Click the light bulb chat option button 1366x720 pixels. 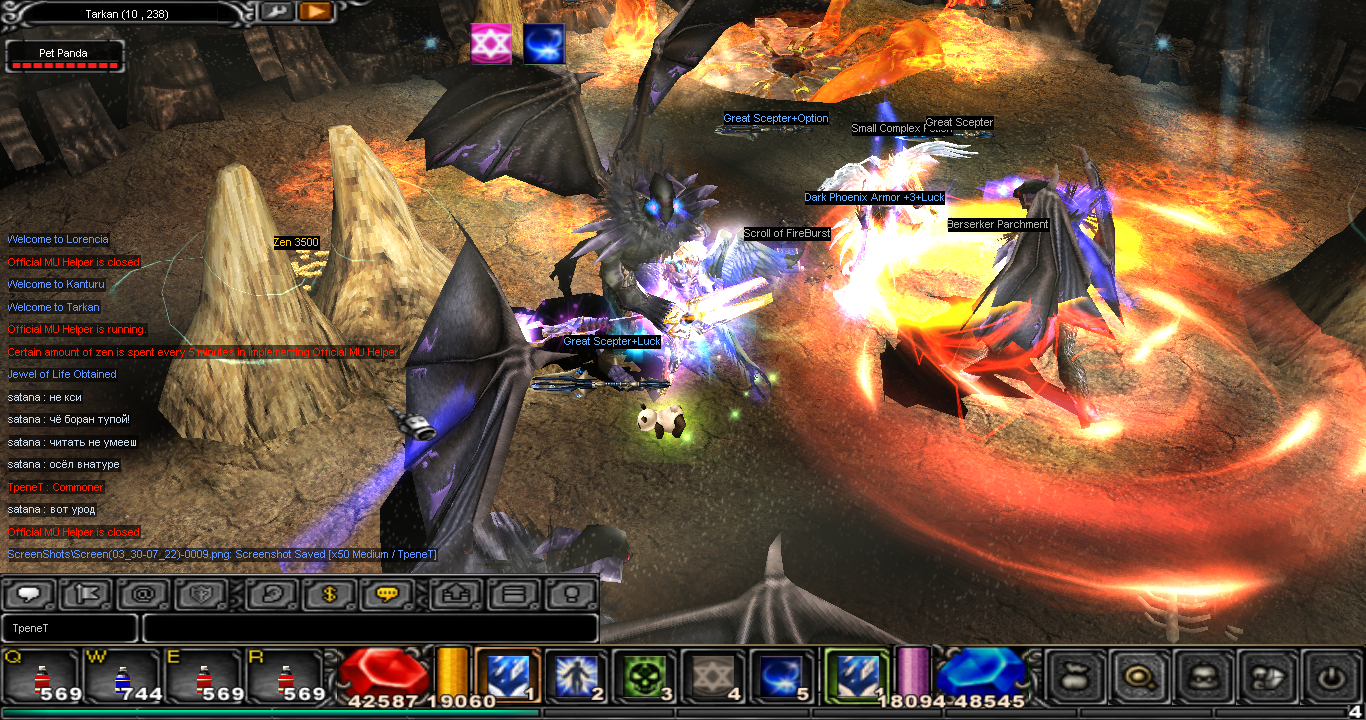pos(571,594)
